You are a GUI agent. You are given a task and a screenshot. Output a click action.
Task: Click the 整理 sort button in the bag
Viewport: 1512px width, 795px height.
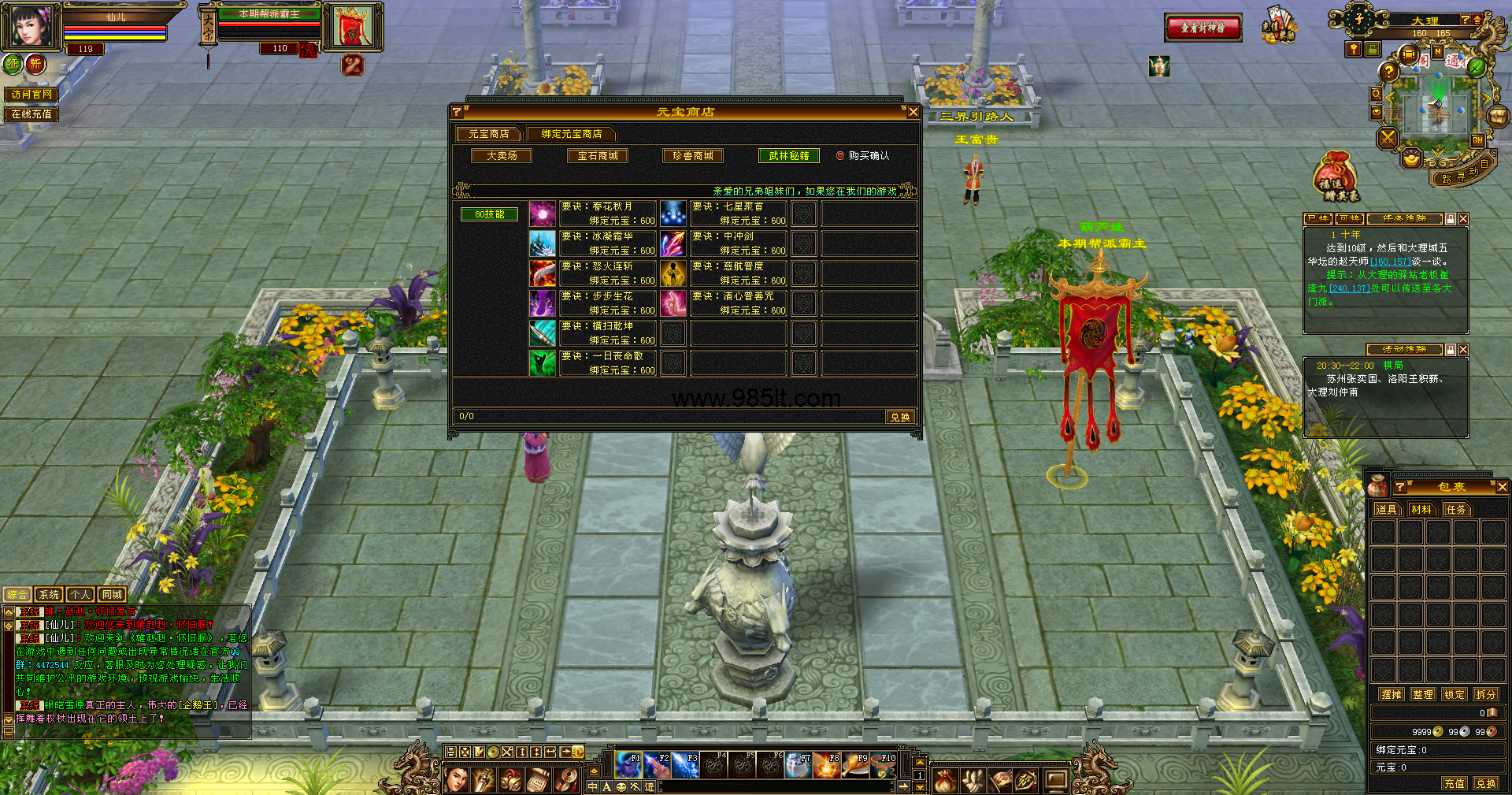1423,694
